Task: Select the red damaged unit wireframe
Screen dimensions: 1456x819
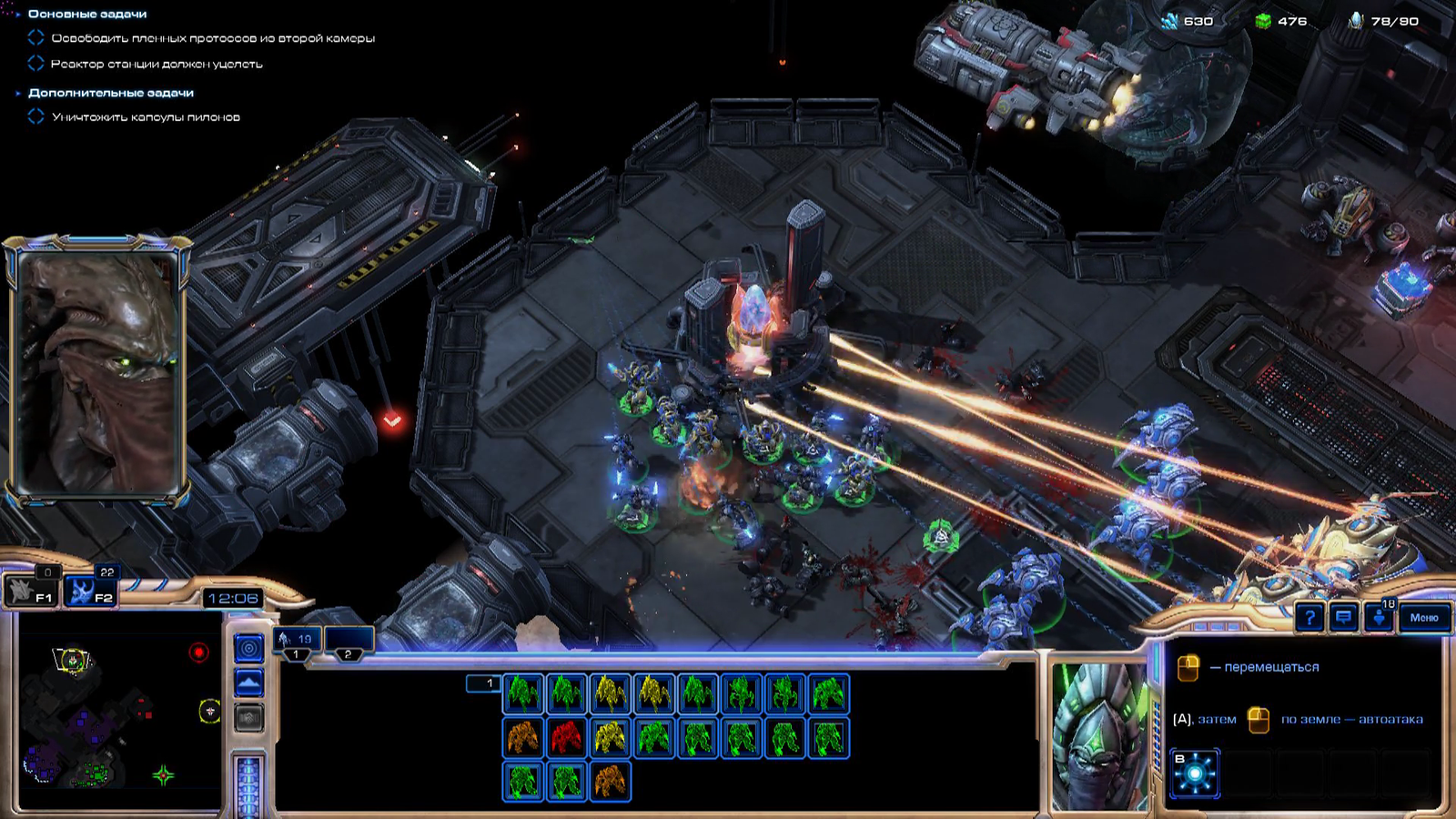Action: pyautogui.click(x=566, y=738)
